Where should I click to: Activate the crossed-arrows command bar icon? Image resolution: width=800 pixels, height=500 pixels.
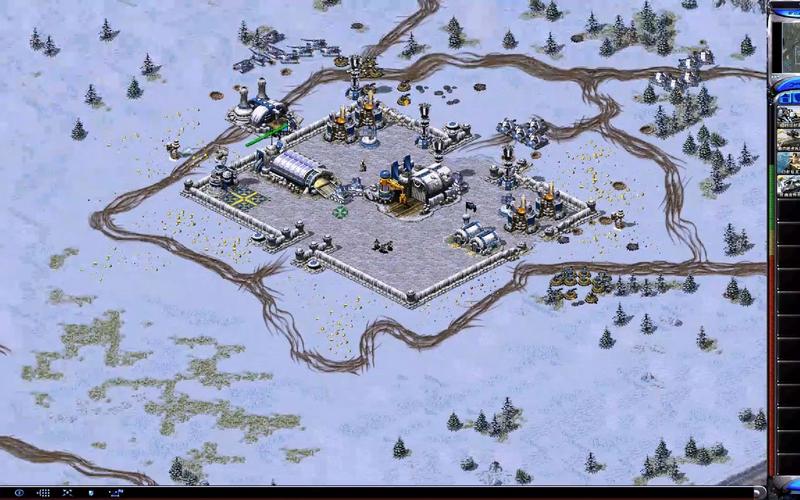coord(67,493)
